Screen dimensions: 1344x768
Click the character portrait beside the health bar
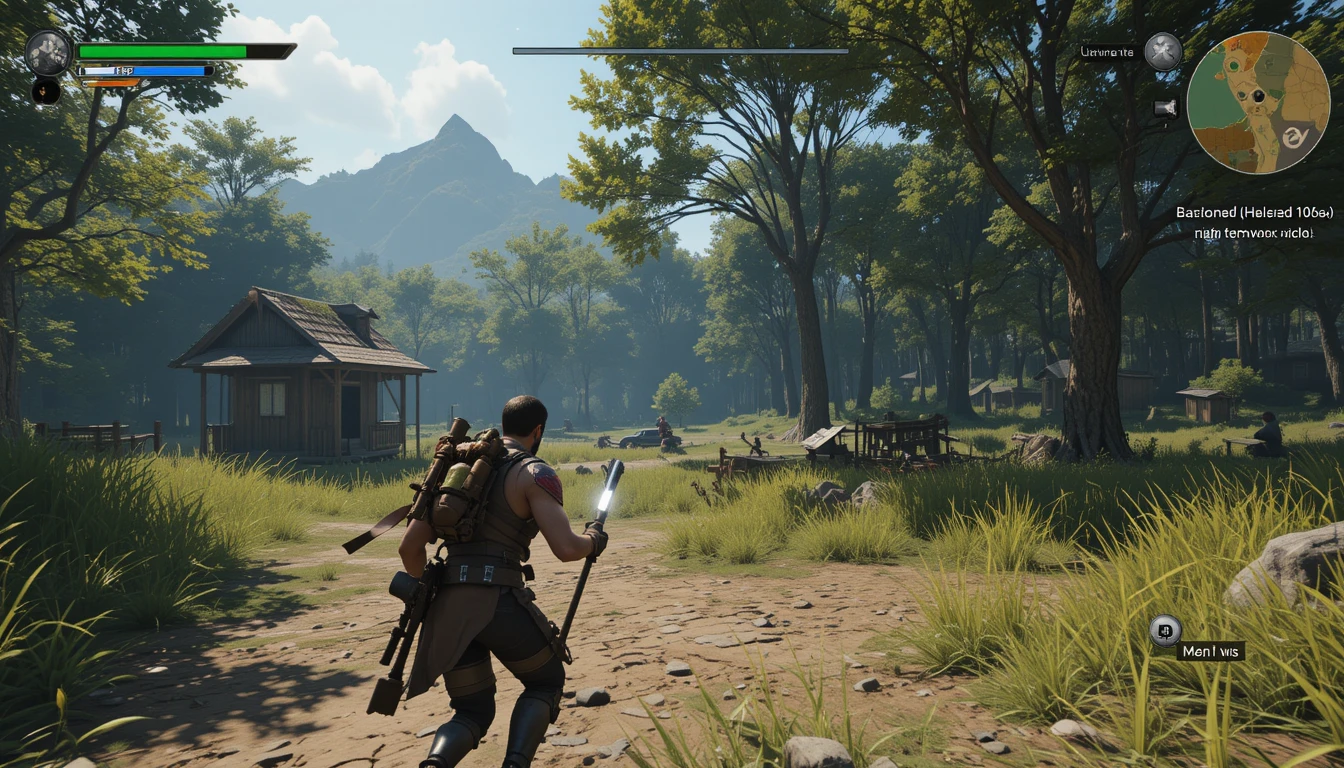tap(48, 53)
